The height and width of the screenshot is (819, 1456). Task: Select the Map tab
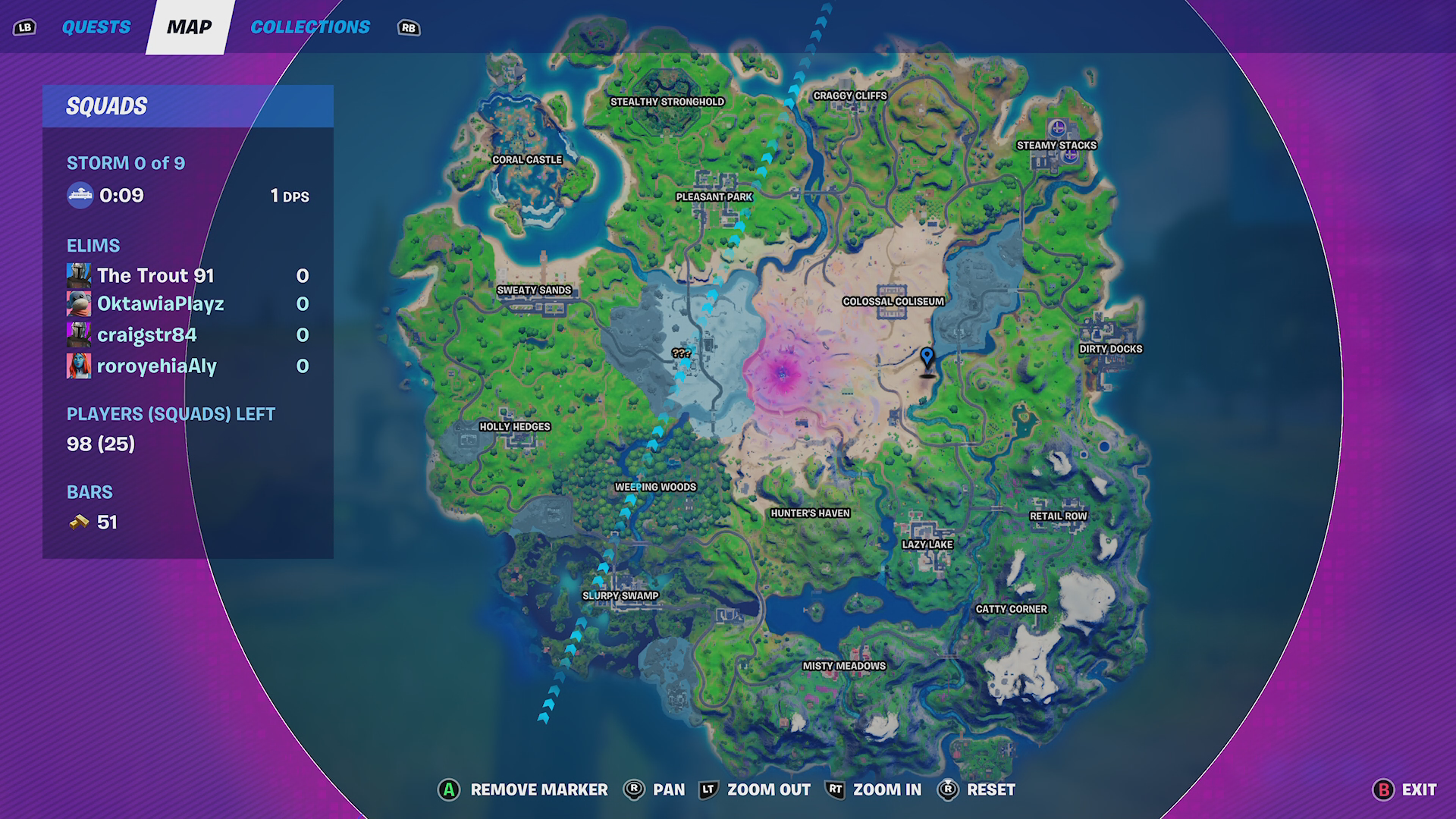[189, 27]
